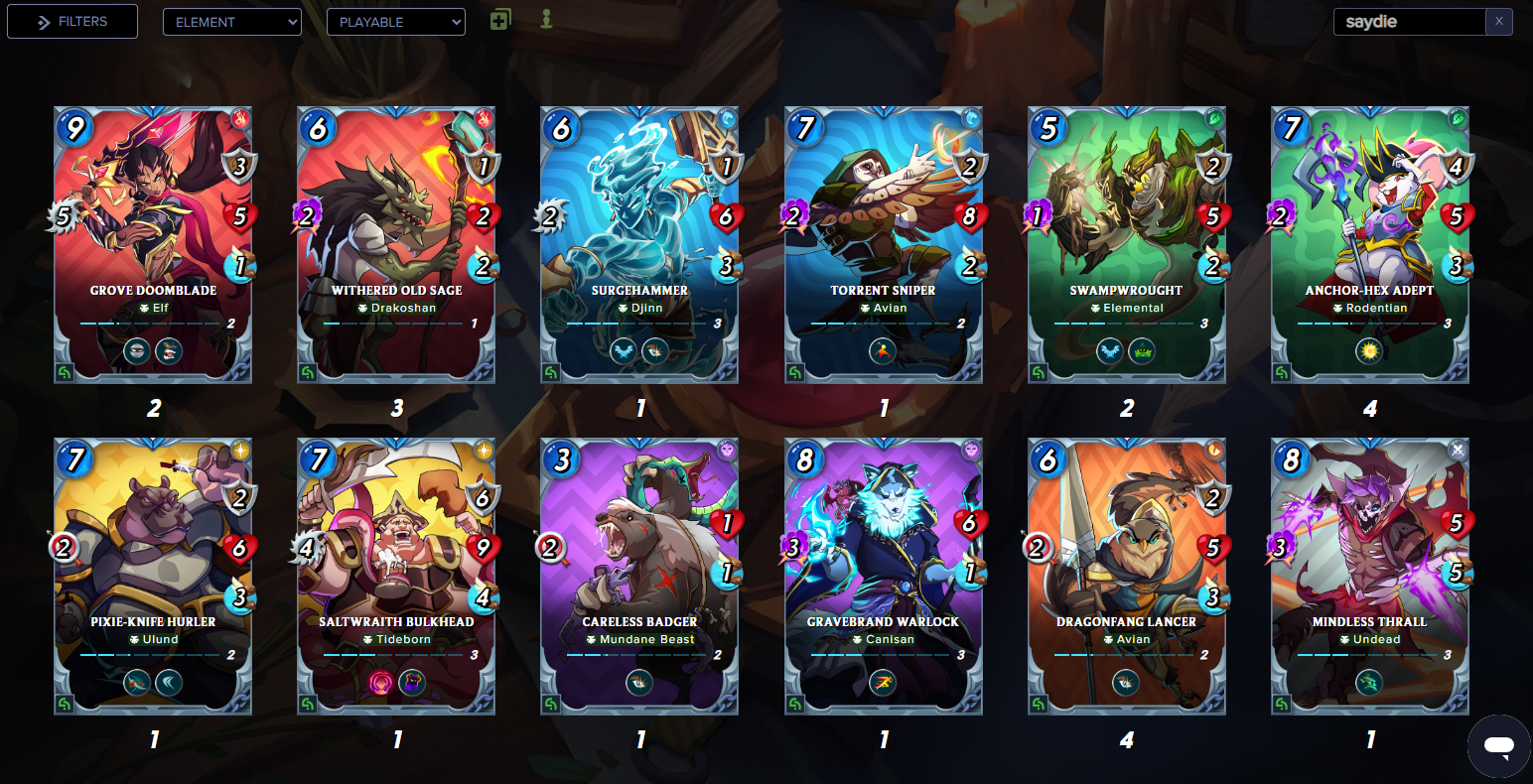Select the Pixie-Knife Hurler card
This screenshot has height=784, width=1533.
[x=153, y=576]
